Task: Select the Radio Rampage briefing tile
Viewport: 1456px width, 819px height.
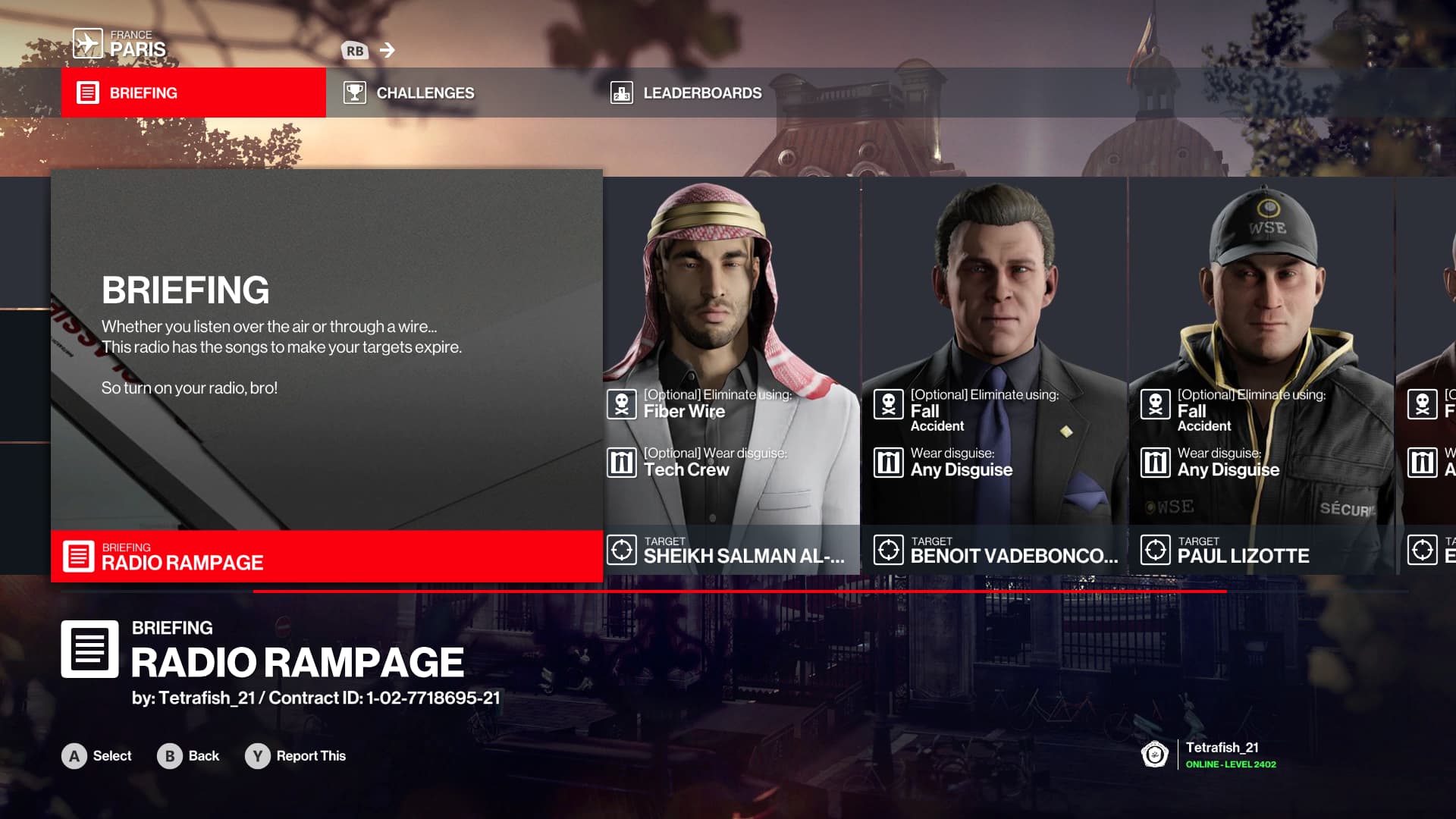Action: coord(327,375)
